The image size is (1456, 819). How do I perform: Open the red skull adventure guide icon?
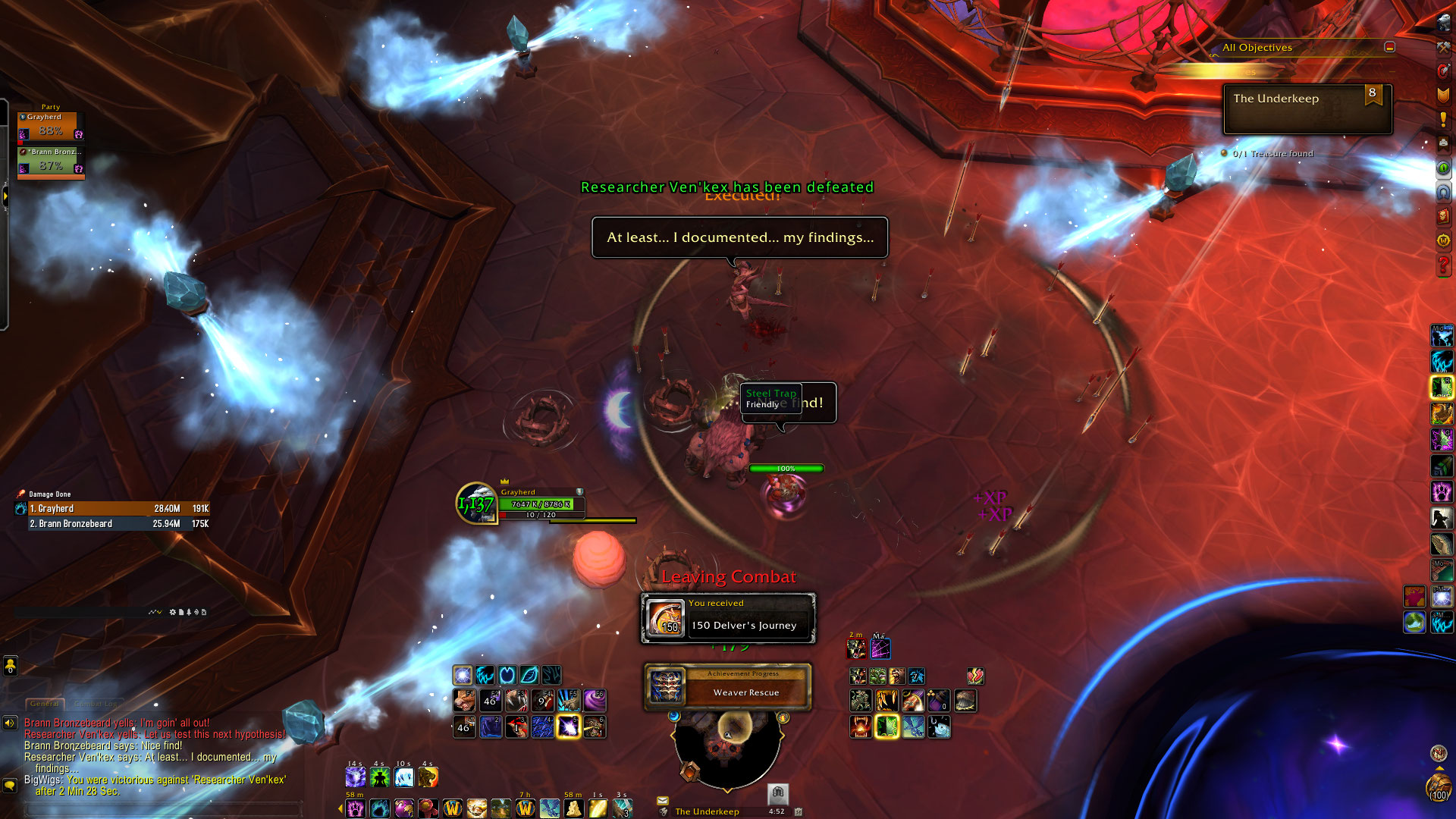point(1442,216)
